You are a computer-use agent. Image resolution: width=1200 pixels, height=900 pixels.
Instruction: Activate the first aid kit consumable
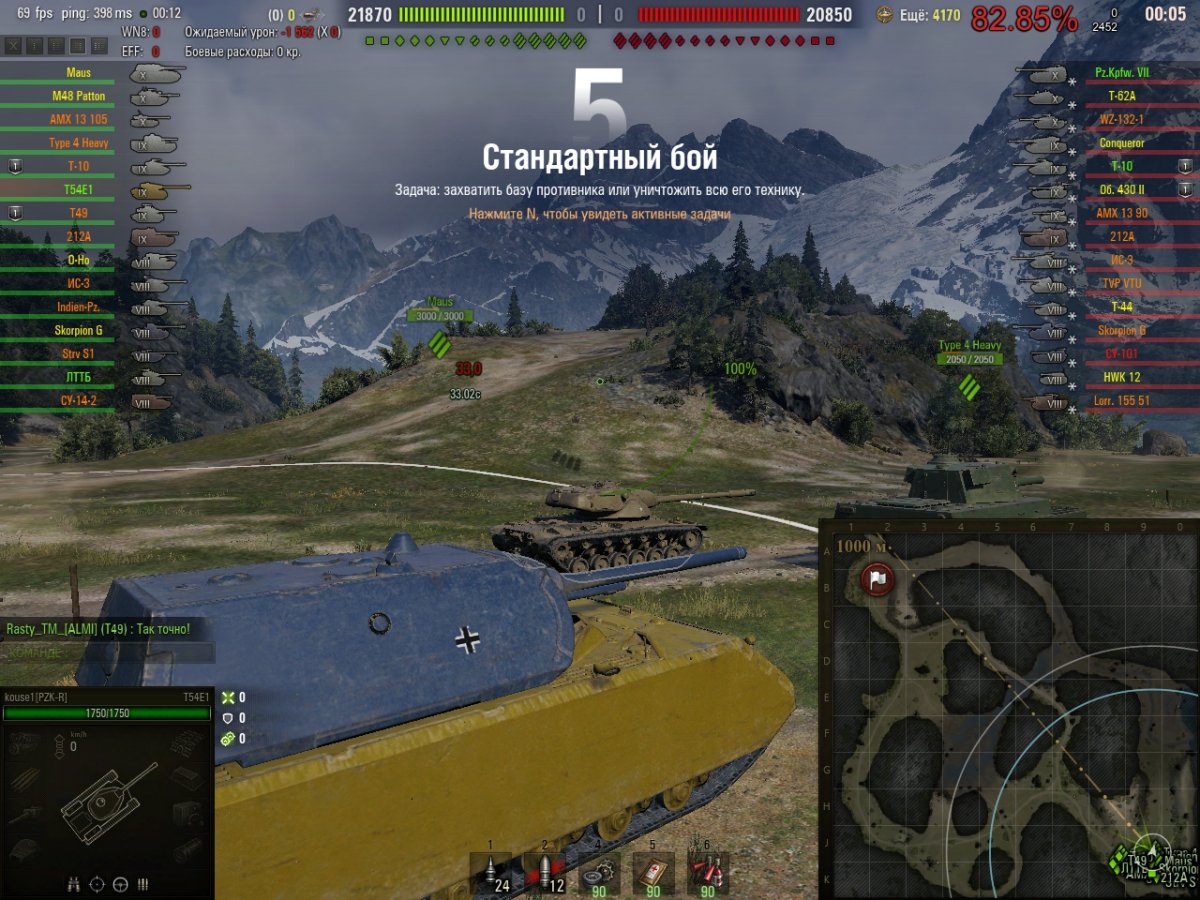tap(653, 873)
